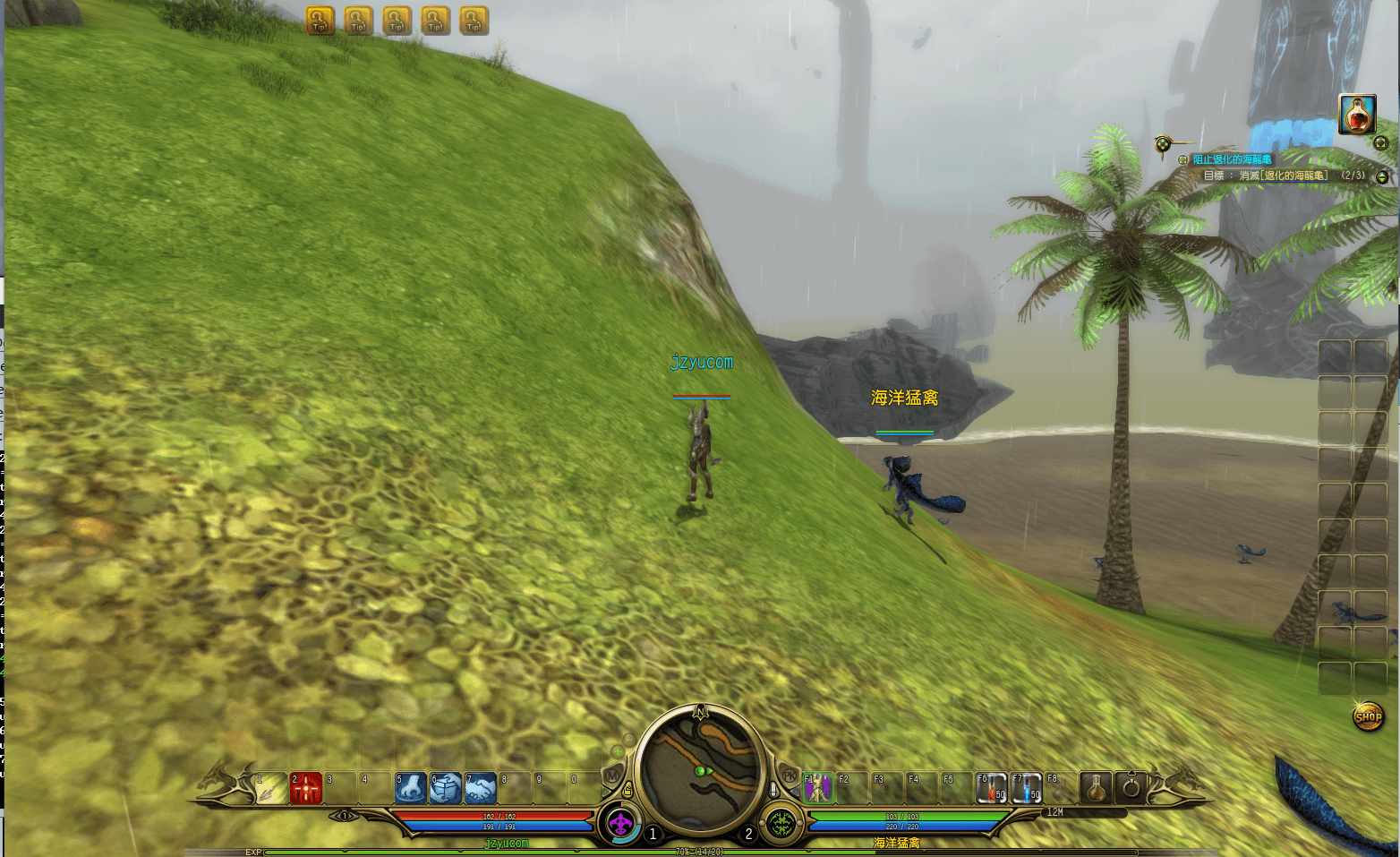Click the M button beside minimap
The height and width of the screenshot is (857, 1400).
pyautogui.click(x=613, y=776)
